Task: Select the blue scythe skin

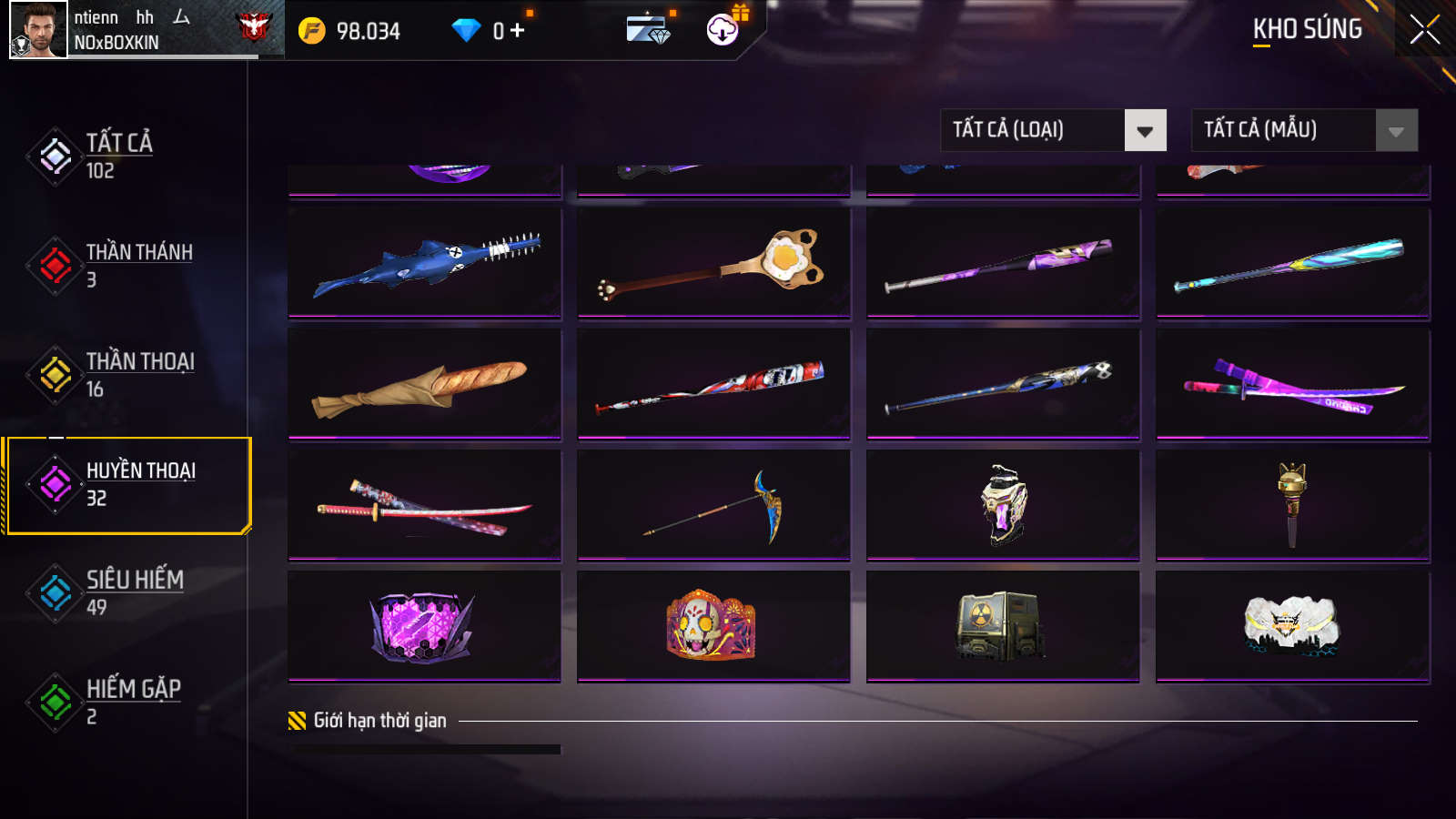Action: (713, 505)
